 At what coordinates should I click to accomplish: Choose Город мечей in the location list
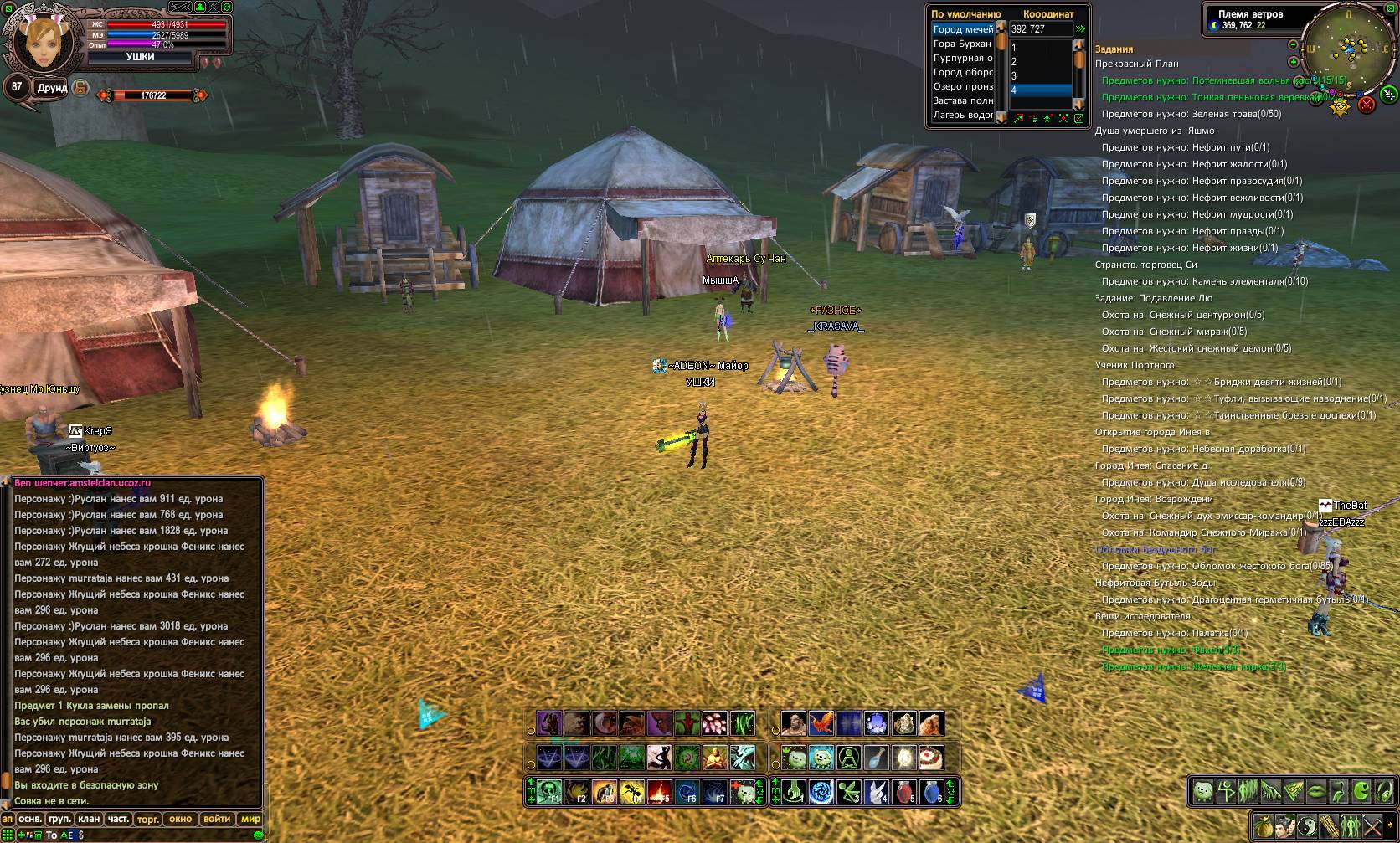963,29
